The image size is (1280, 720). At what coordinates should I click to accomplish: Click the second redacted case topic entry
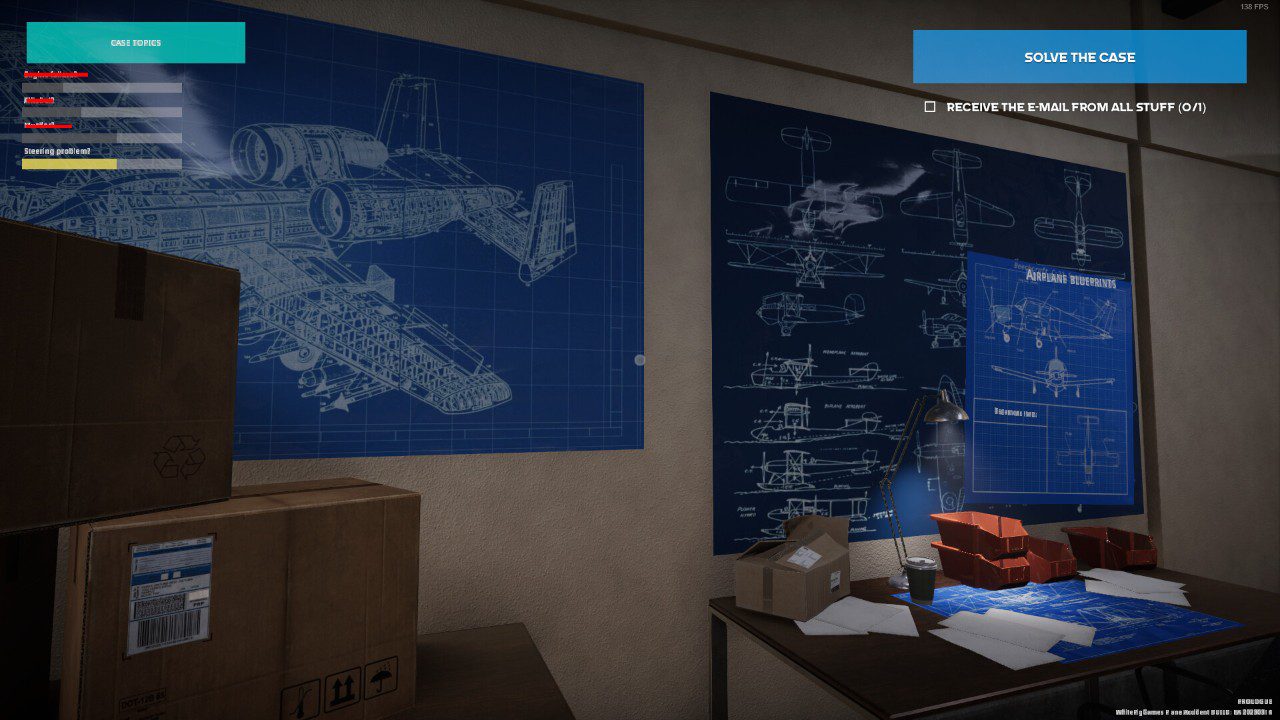pos(40,100)
